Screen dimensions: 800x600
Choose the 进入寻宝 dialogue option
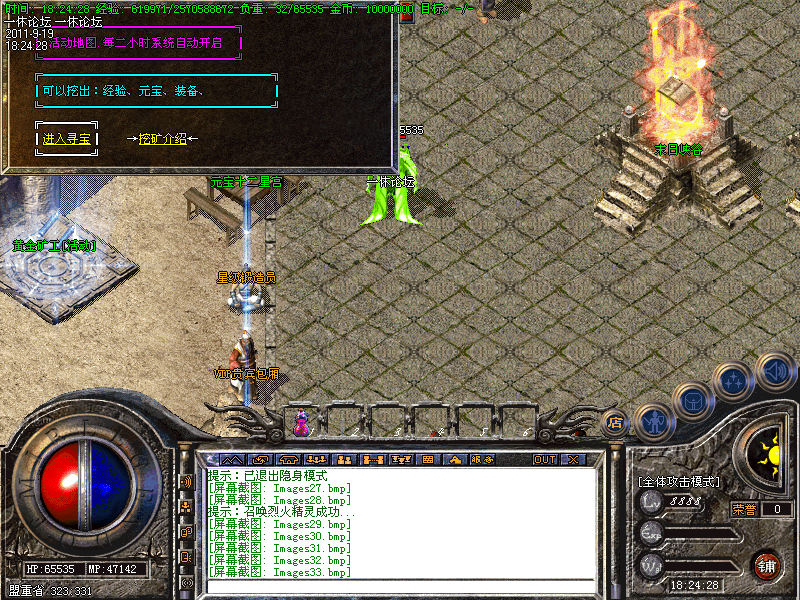(66, 139)
